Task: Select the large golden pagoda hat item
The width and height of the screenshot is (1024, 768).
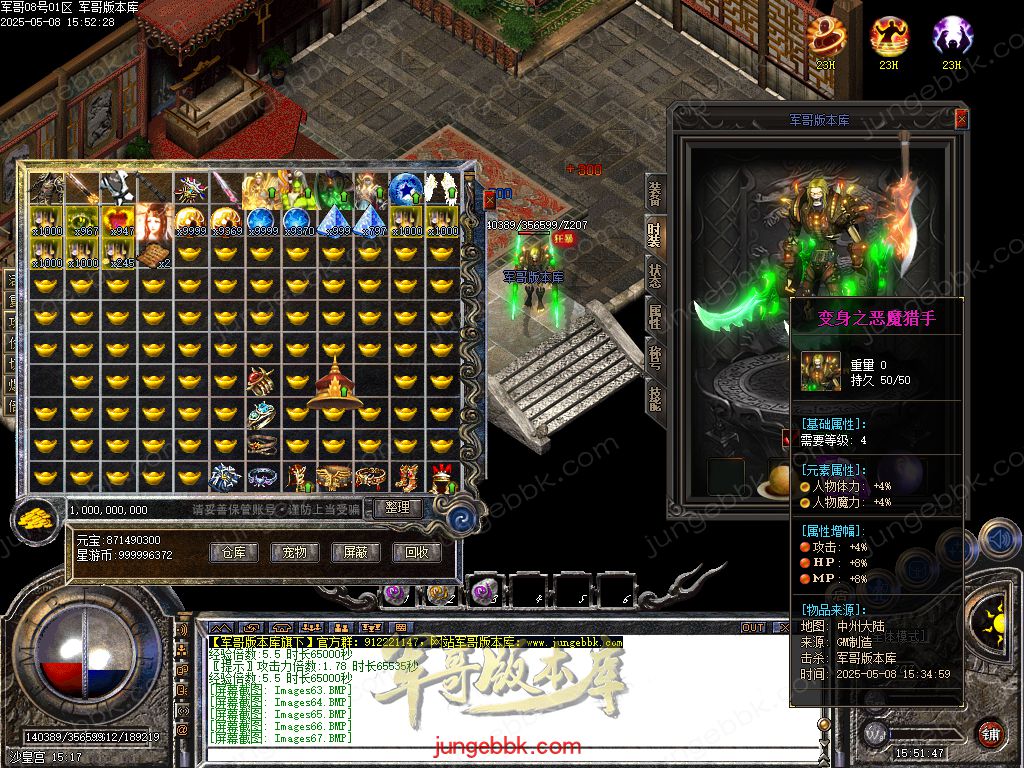Action: (332, 385)
